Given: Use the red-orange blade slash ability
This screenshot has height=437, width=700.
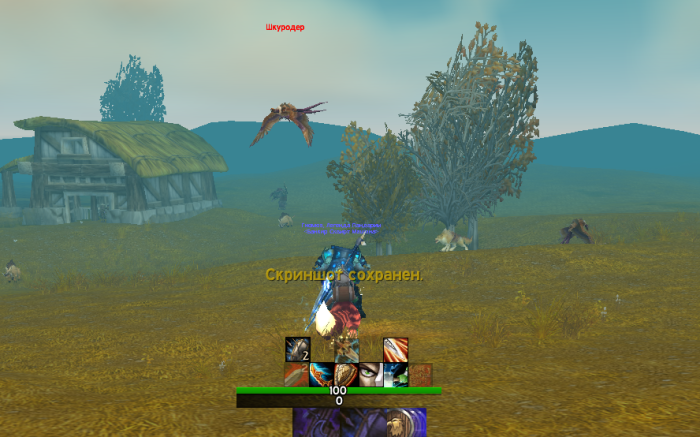Looking at the screenshot, I should [x=396, y=349].
